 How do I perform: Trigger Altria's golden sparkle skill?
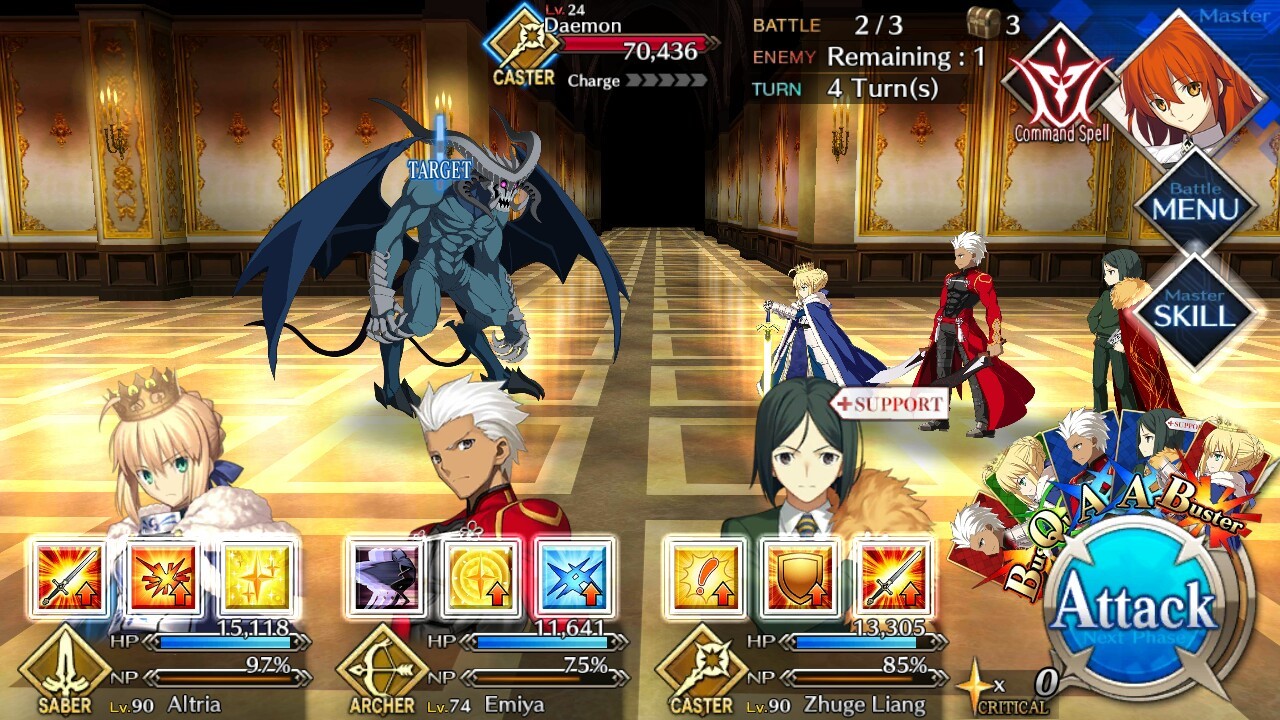[x=257, y=578]
